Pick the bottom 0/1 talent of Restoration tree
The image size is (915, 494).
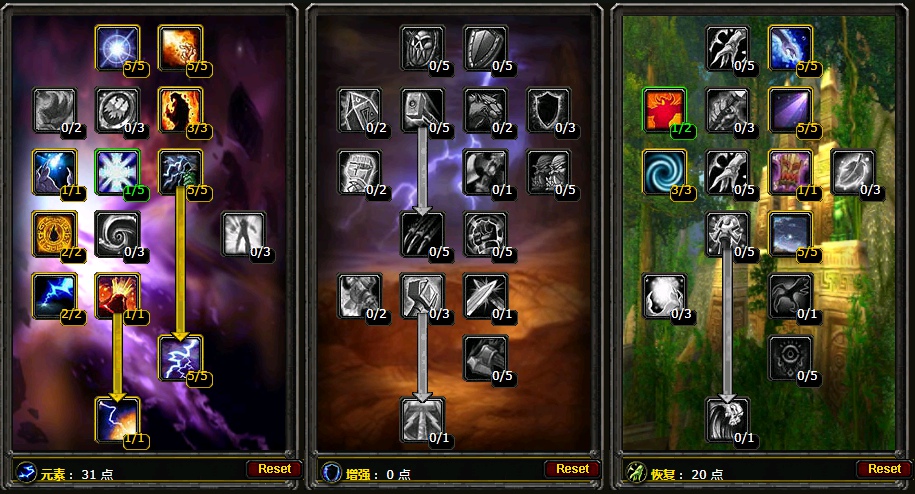[x=728, y=419]
